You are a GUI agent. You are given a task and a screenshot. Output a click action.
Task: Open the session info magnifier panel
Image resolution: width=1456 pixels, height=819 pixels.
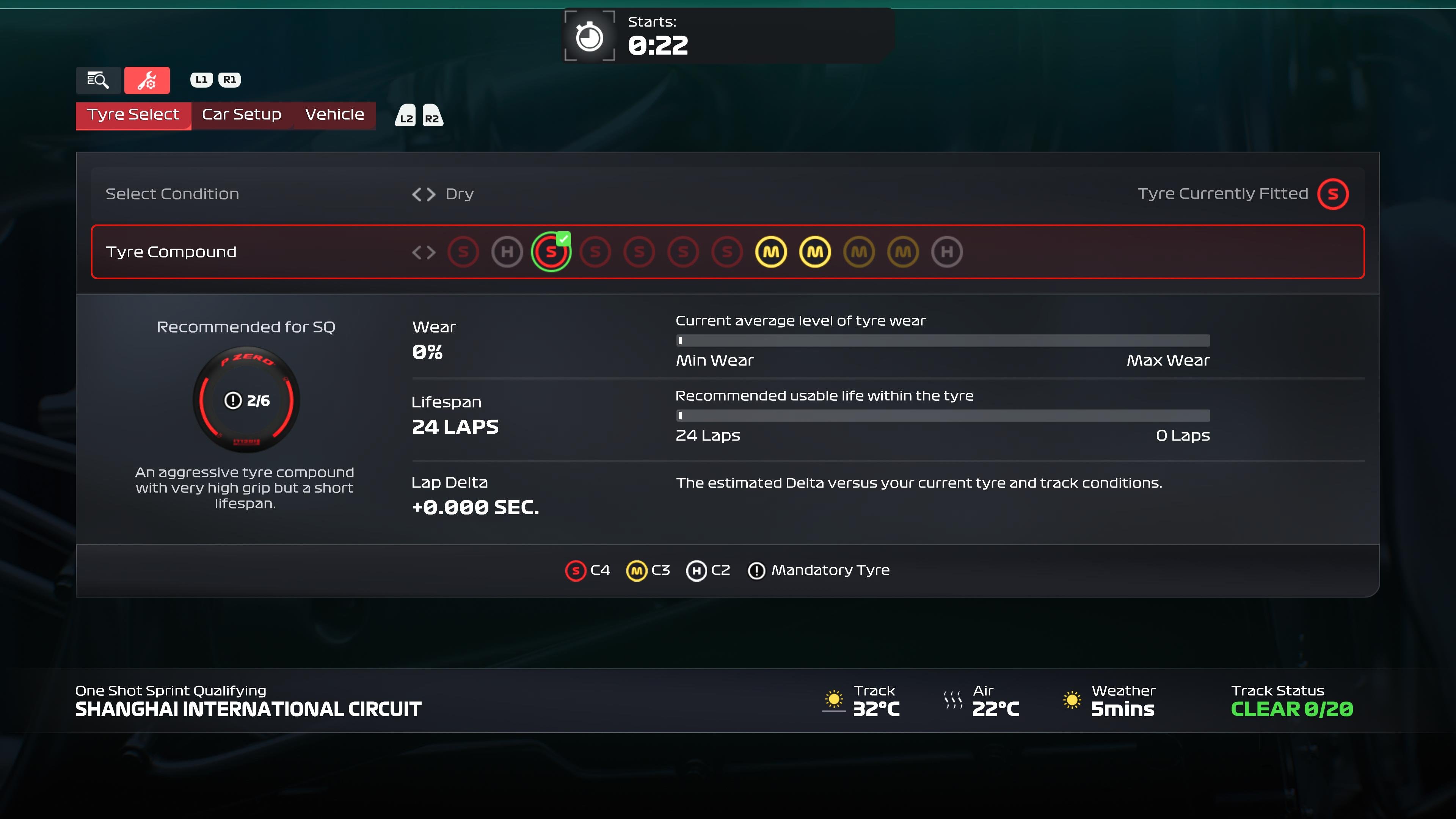coord(97,80)
